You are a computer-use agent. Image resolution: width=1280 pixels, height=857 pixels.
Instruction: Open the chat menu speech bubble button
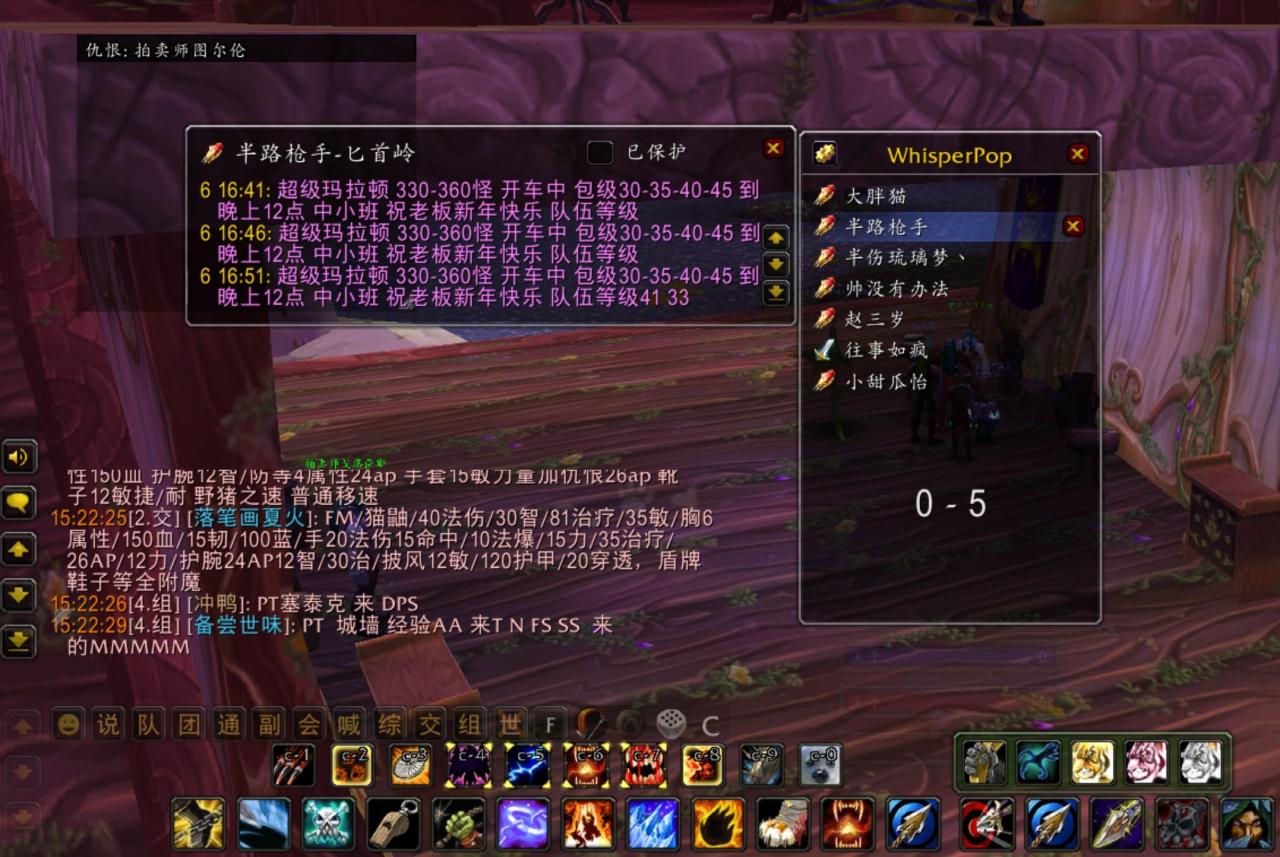click(18, 503)
